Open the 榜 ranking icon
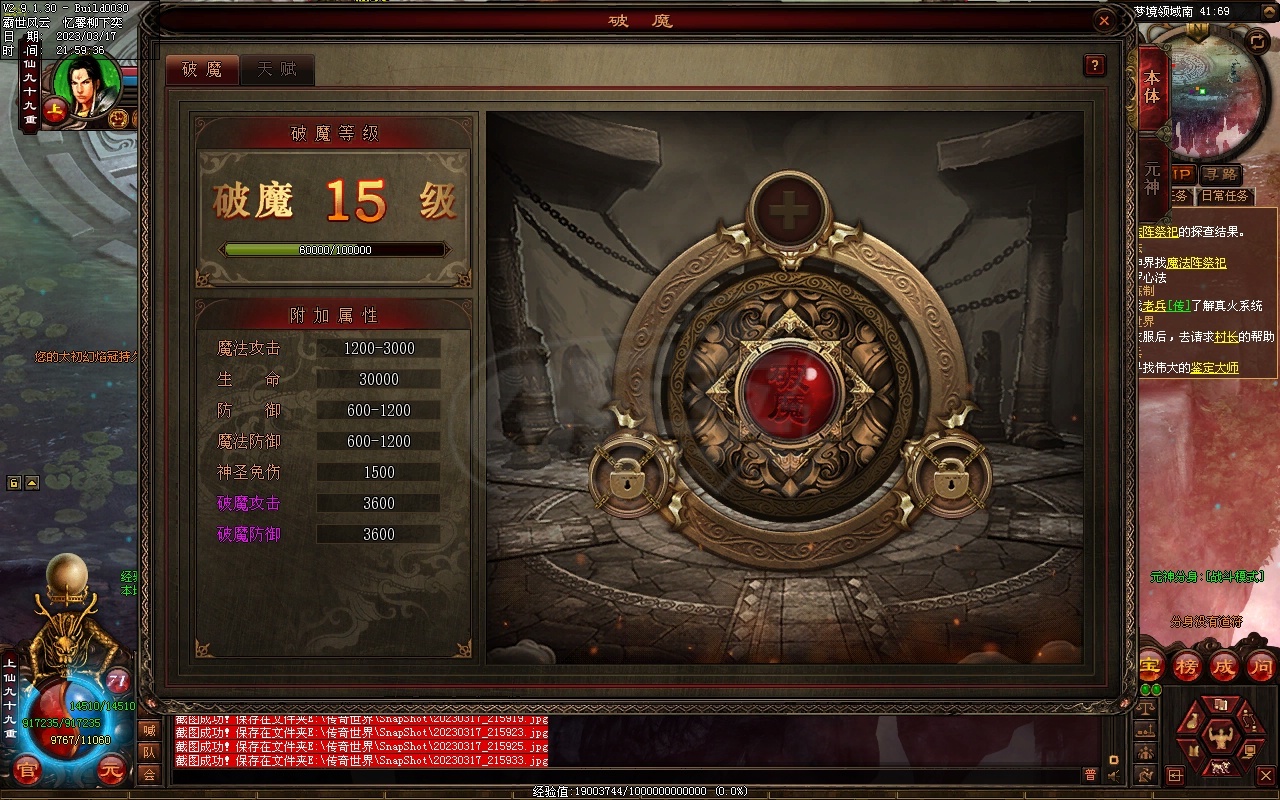 (1186, 665)
